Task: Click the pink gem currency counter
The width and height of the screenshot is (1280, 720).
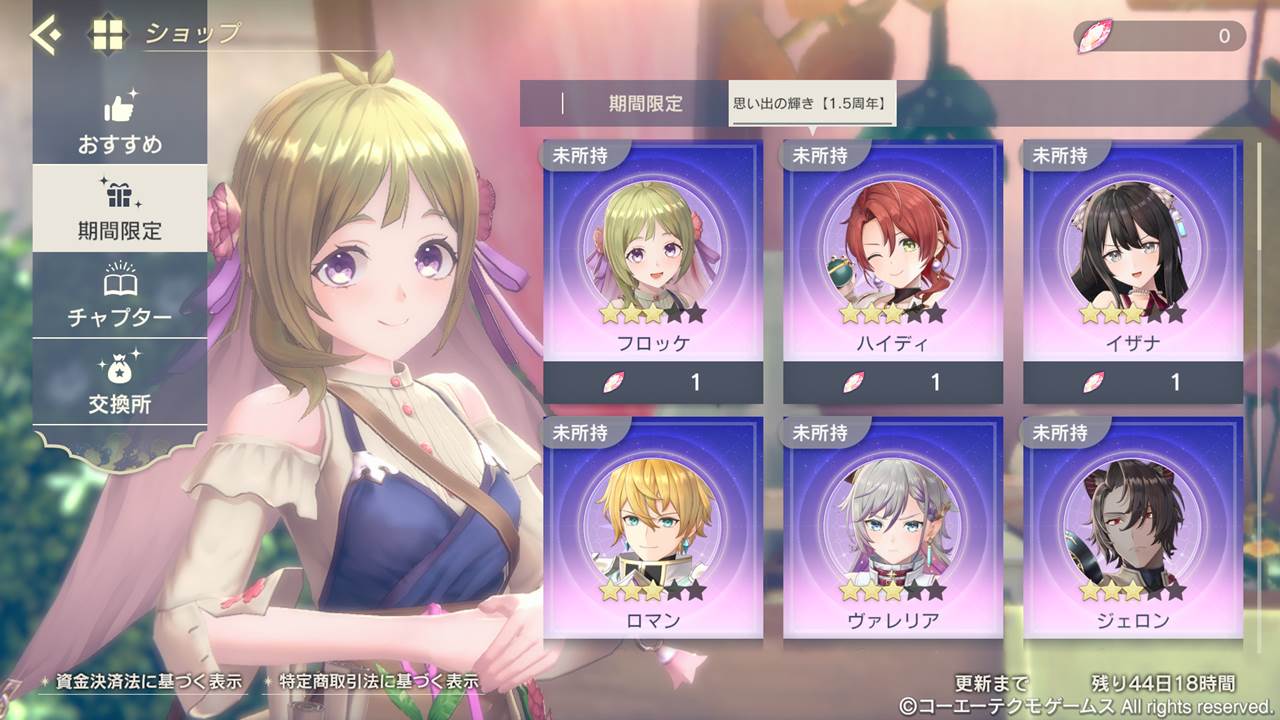Action: click(x=1160, y=37)
